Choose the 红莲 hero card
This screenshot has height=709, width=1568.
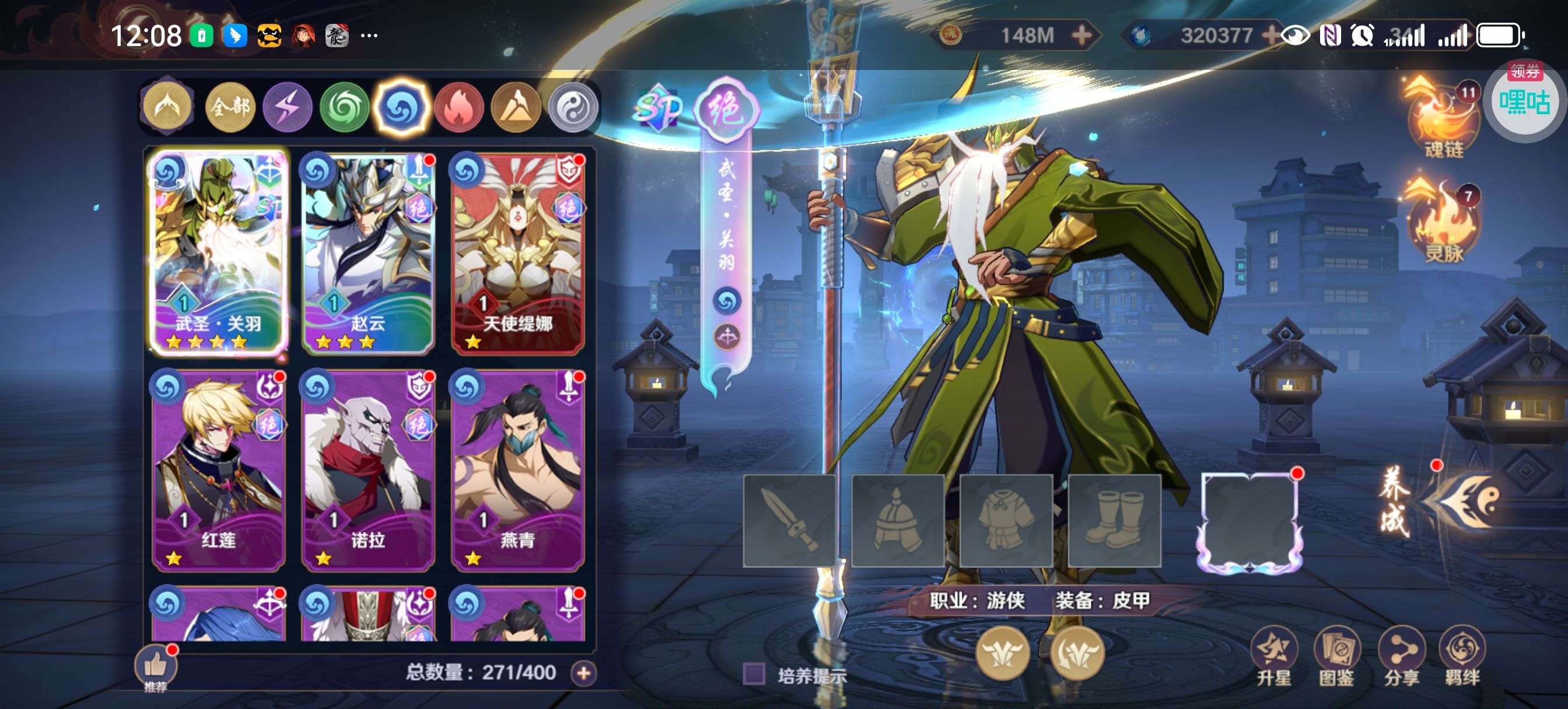click(218, 470)
